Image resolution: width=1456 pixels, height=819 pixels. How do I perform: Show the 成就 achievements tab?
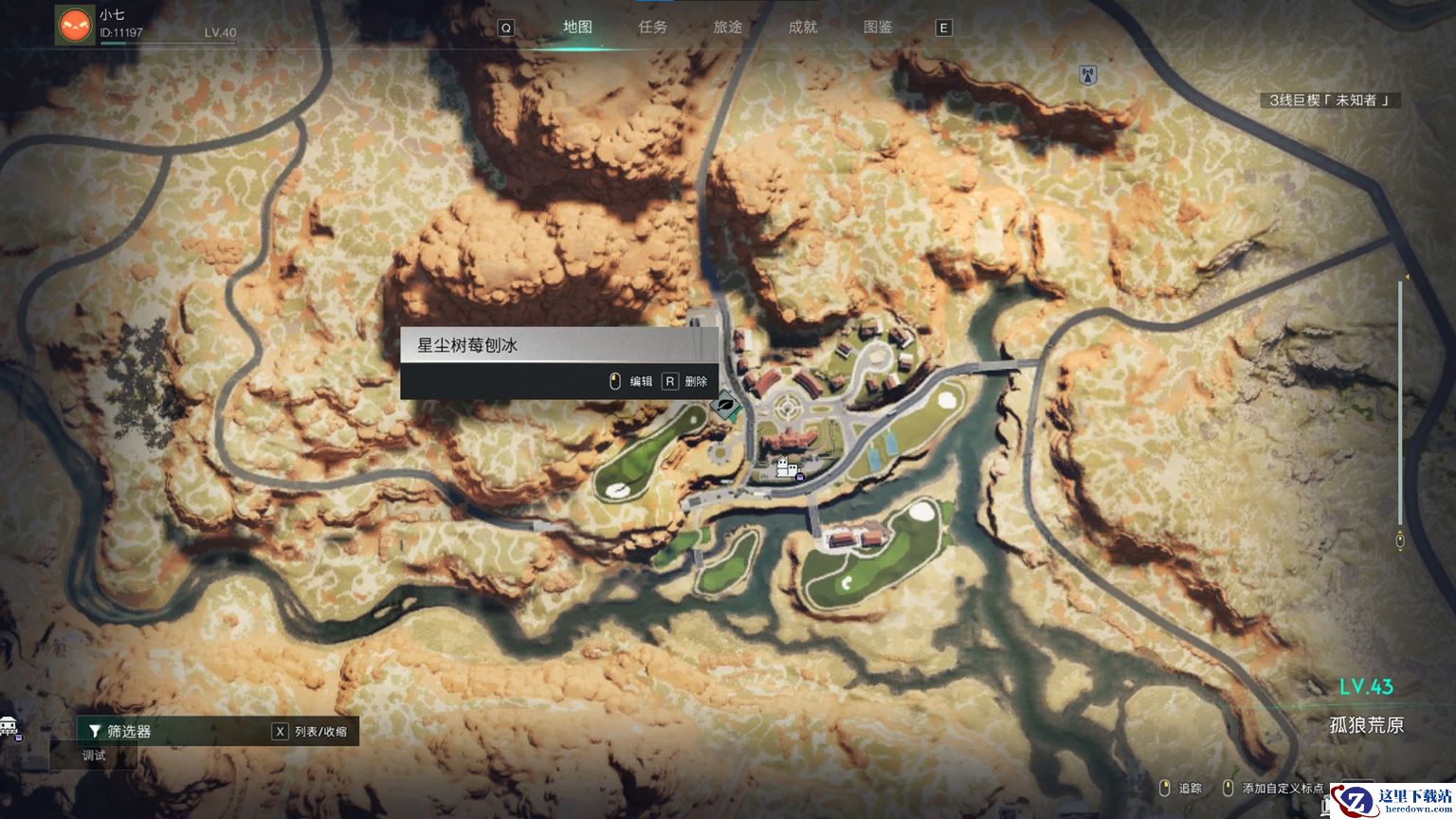(803, 27)
